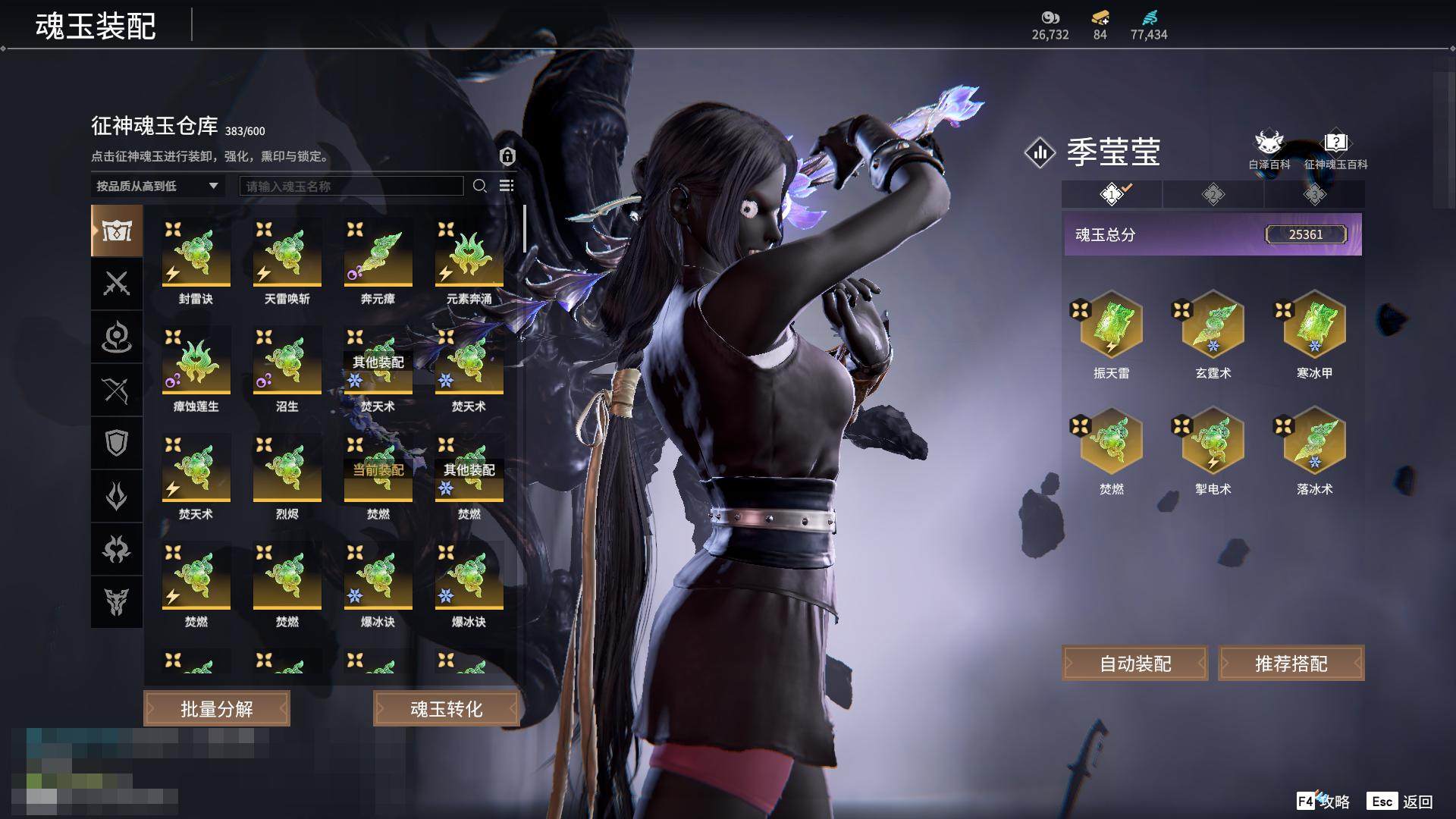Screen dimensions: 1456x819
Task: Focus the soul jade name search field
Action: [x=351, y=186]
